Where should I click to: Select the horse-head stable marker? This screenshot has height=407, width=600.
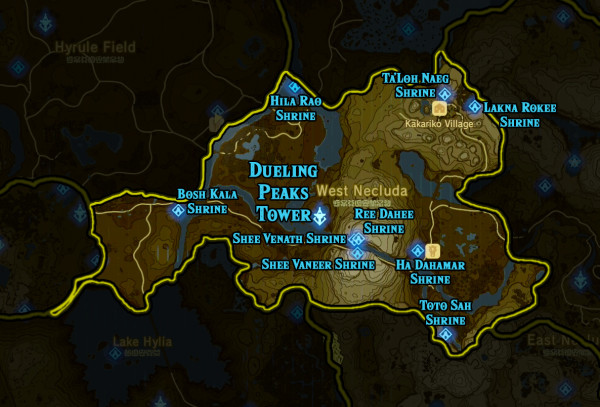432,250
